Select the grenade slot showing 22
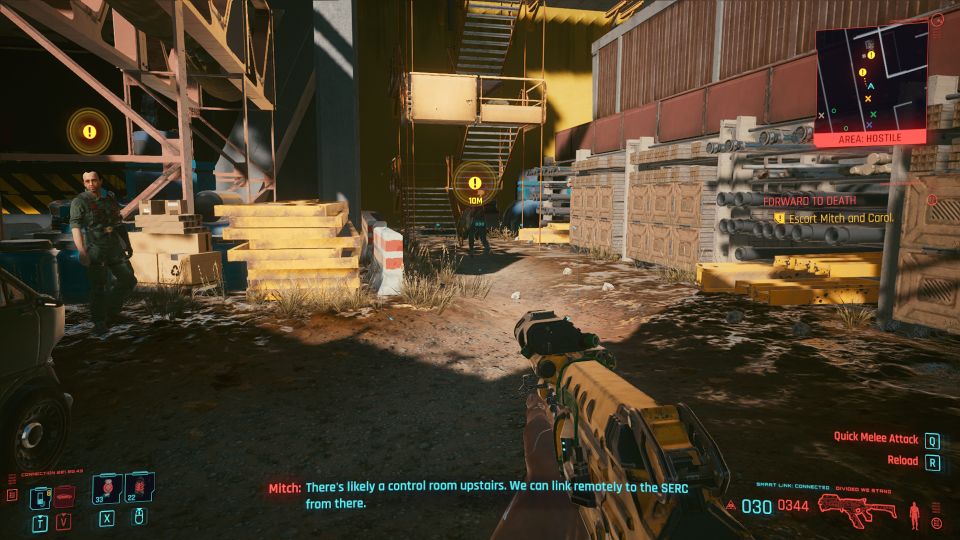Image resolution: width=960 pixels, height=540 pixels. tap(139, 490)
